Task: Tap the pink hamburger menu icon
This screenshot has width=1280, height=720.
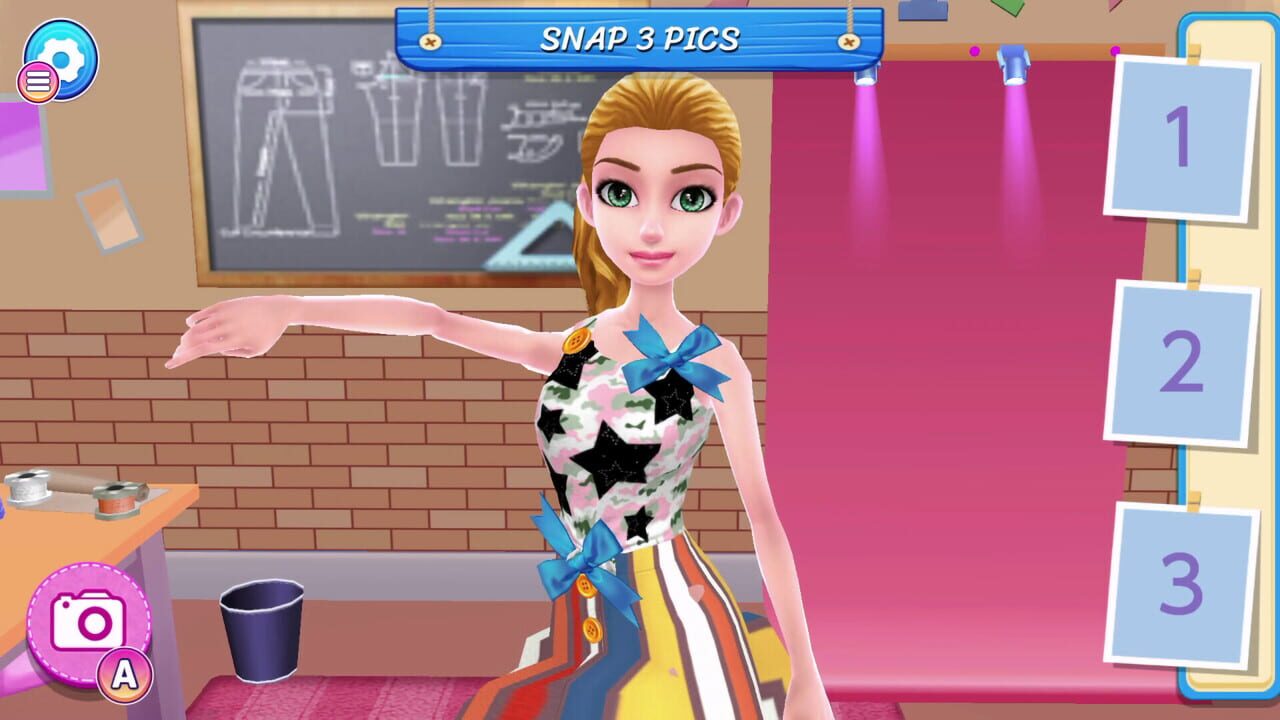Action: pos(36,81)
